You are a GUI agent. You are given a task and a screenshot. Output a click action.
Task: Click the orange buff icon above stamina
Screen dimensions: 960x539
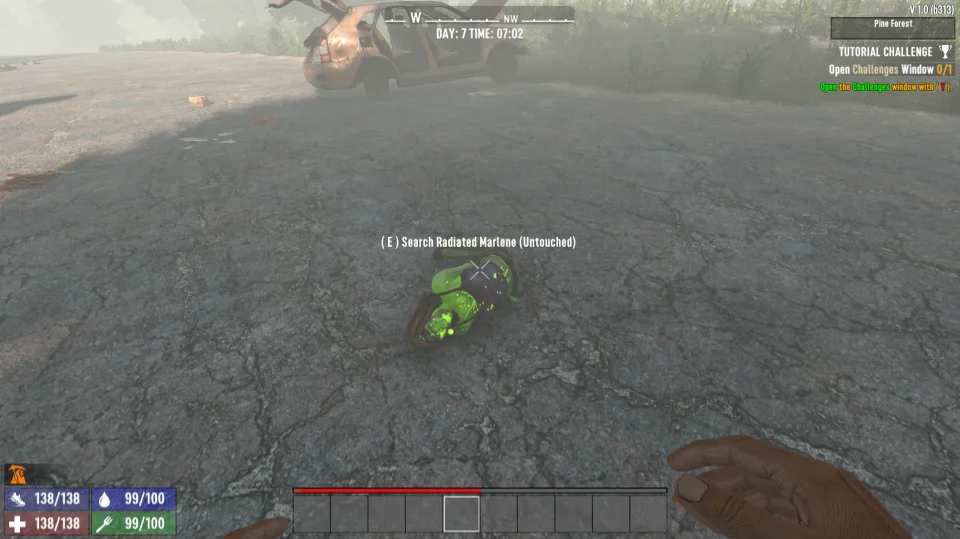point(17,474)
